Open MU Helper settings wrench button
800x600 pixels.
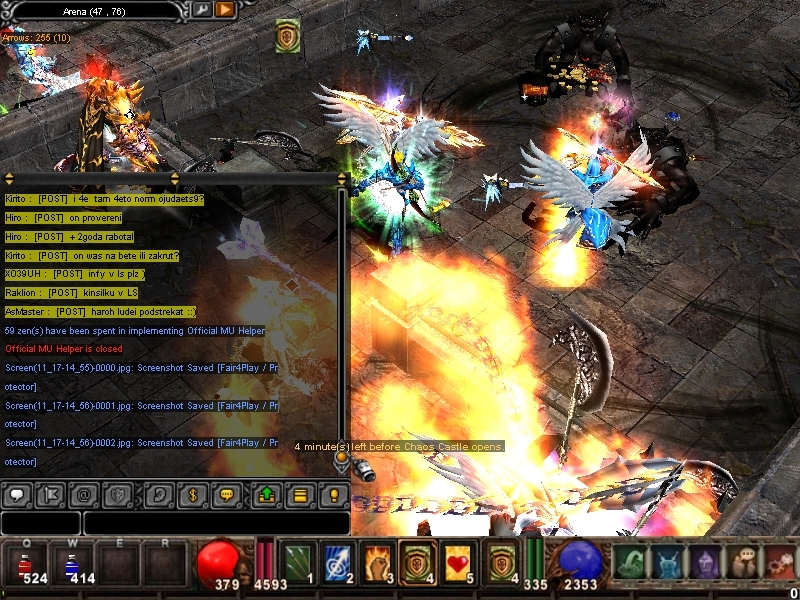coord(201,10)
